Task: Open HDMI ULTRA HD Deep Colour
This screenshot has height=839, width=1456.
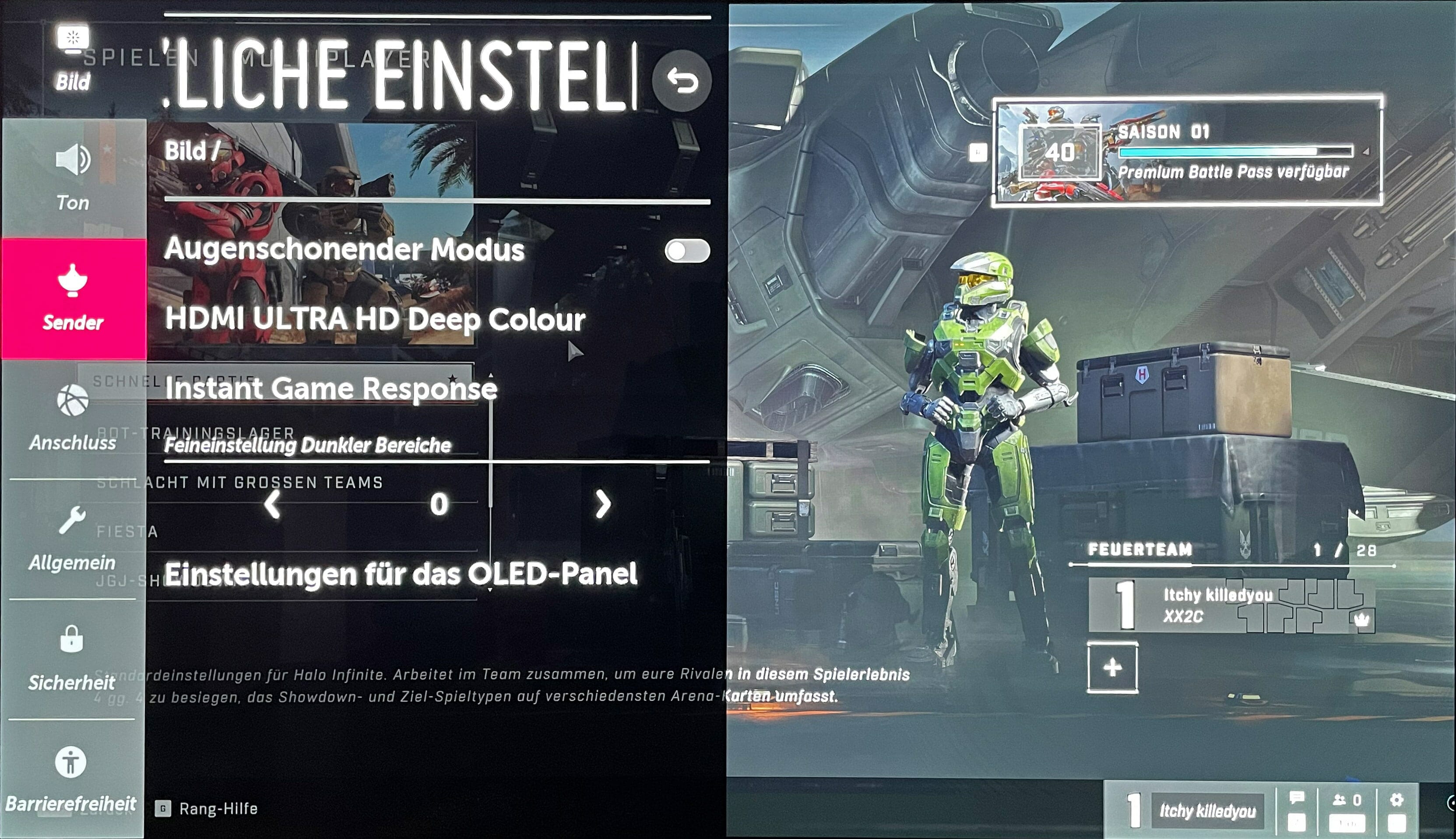Action: tap(375, 319)
